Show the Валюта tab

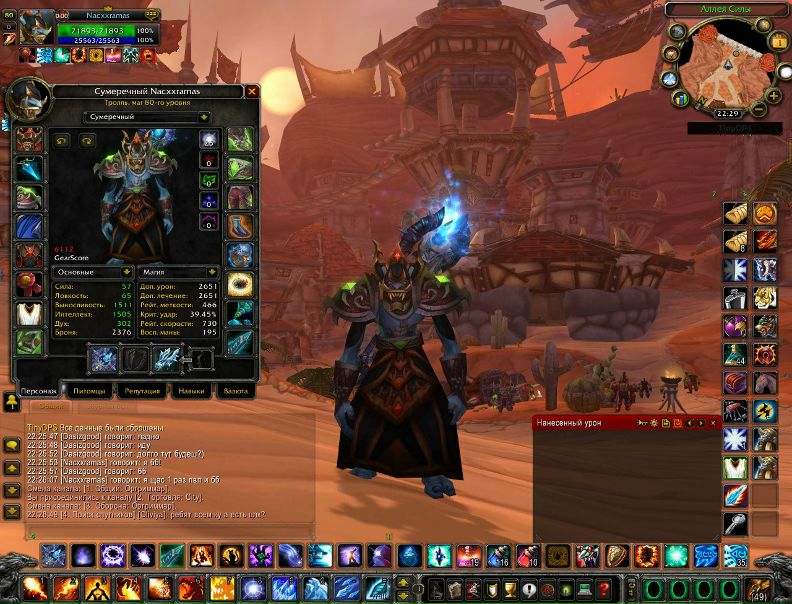(236, 391)
